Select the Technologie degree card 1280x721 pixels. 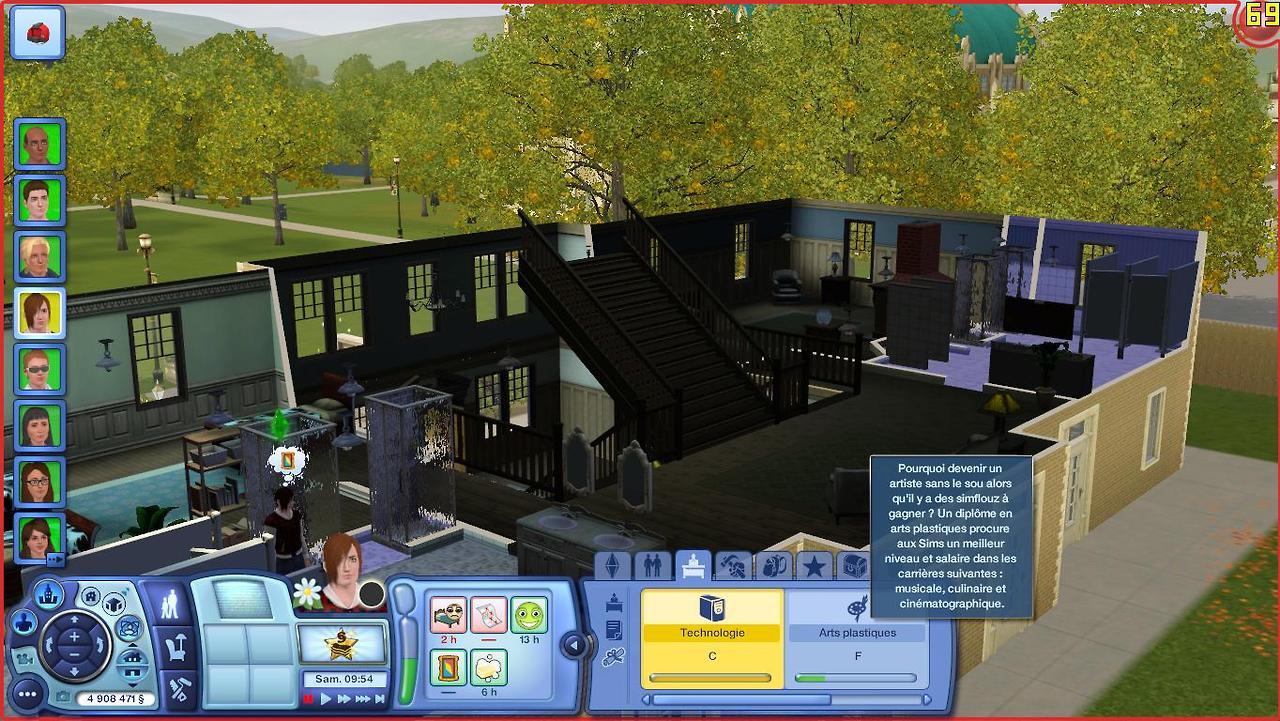(711, 637)
